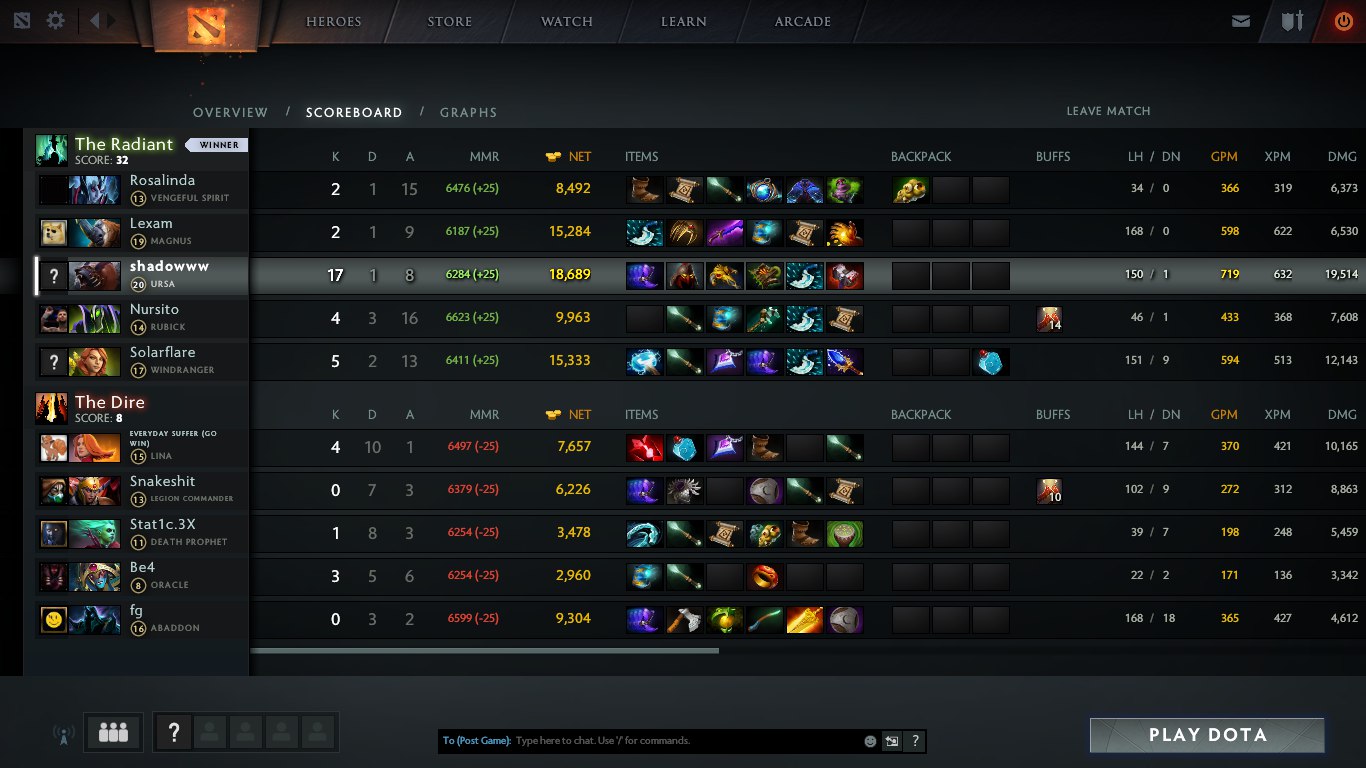Sort the scoreboard by Radiant GPM header

[1224, 156]
